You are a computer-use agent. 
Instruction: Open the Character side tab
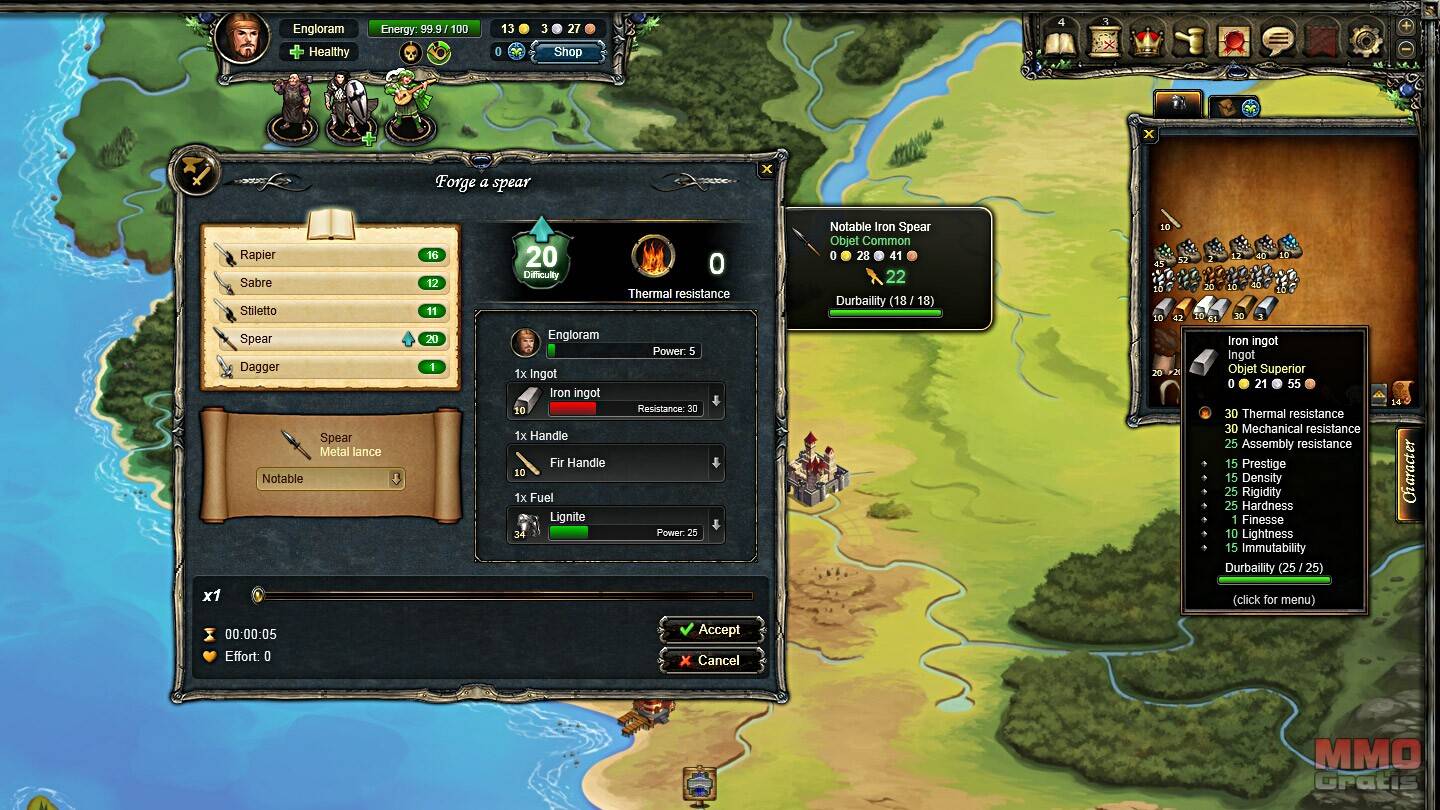1409,472
